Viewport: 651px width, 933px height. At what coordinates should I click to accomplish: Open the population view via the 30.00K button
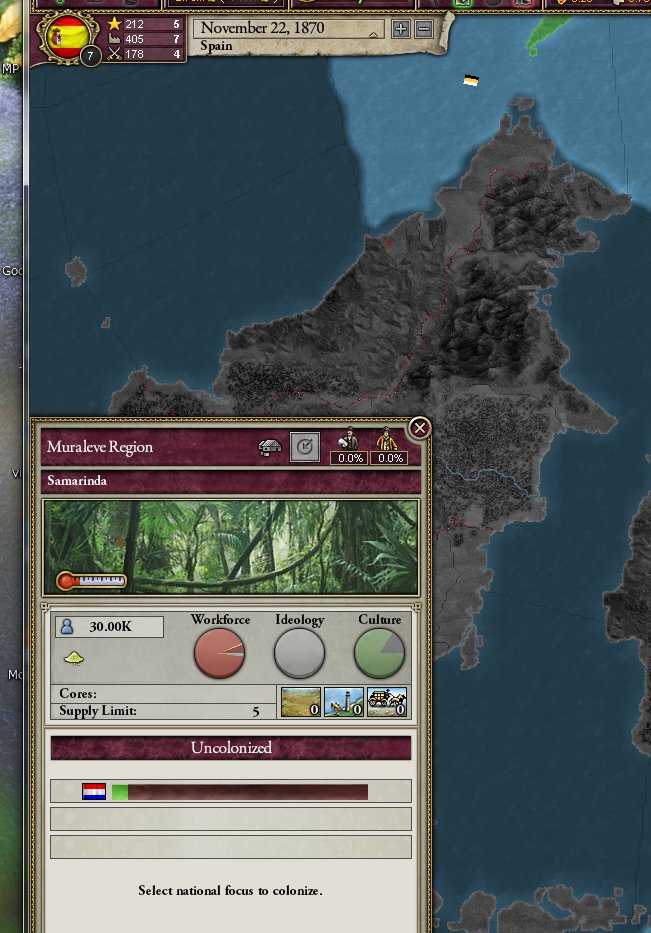coord(109,627)
